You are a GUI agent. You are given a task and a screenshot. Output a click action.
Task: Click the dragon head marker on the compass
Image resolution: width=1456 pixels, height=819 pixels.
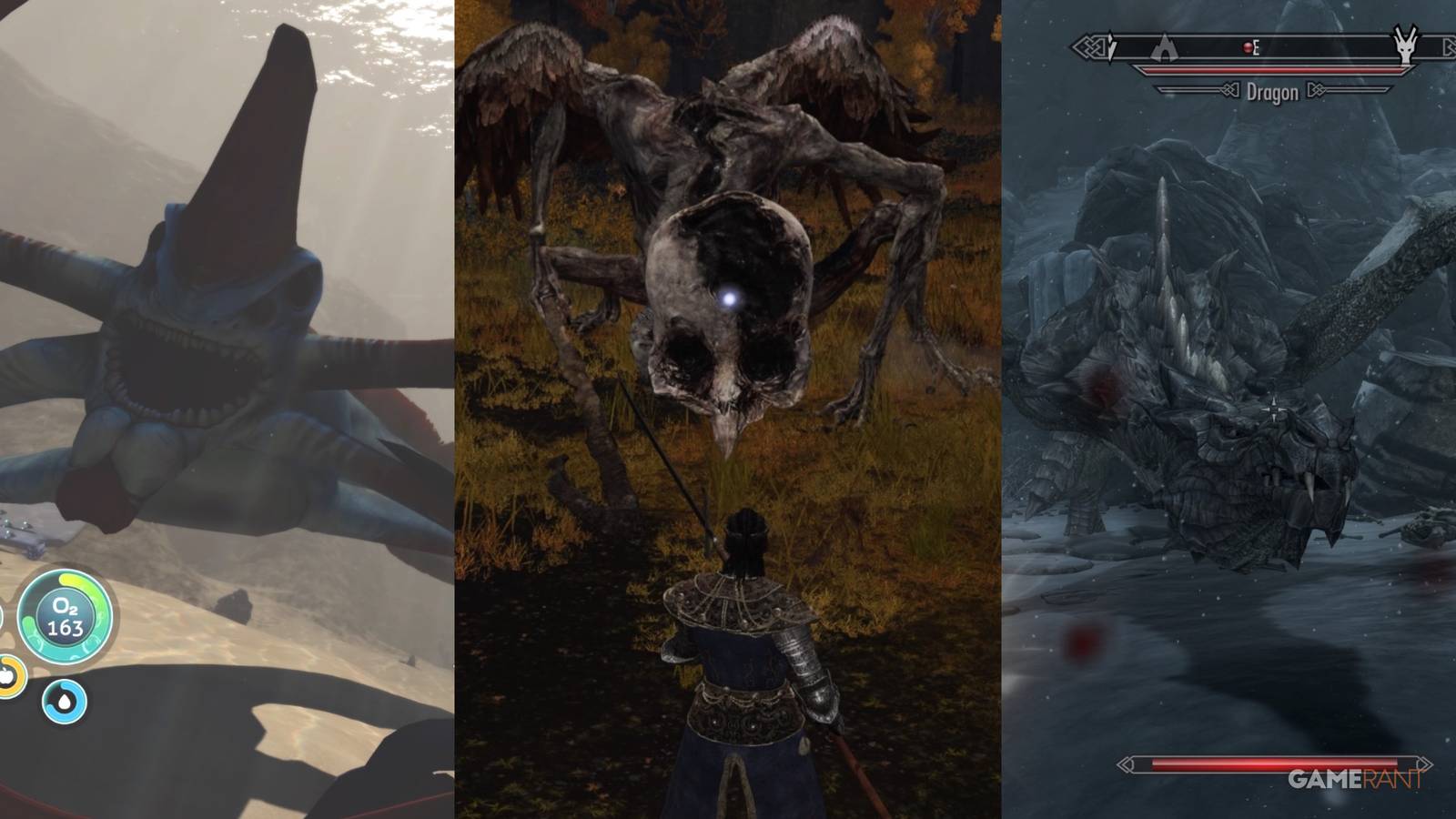click(1405, 45)
